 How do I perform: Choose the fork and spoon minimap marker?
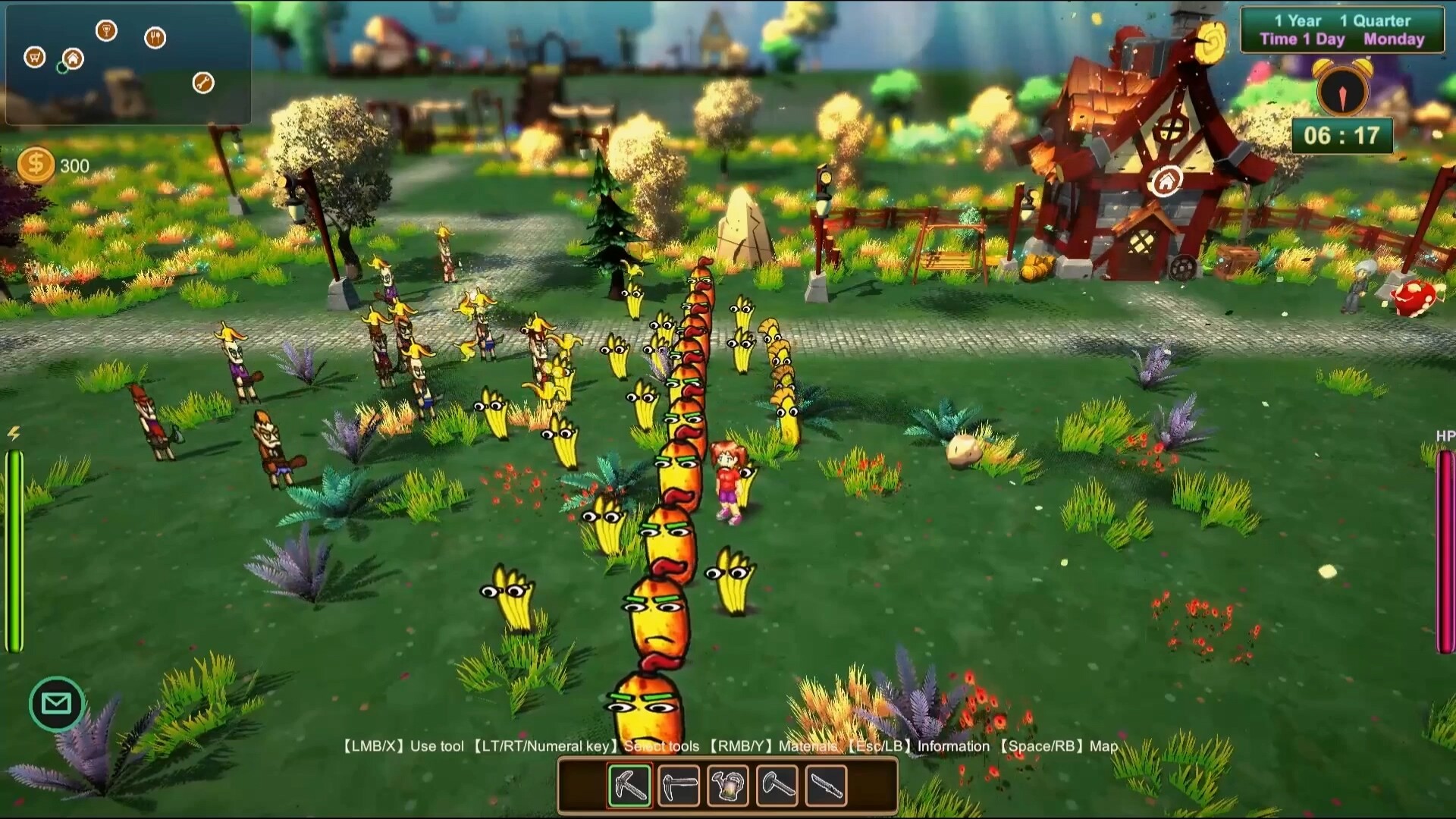(155, 37)
